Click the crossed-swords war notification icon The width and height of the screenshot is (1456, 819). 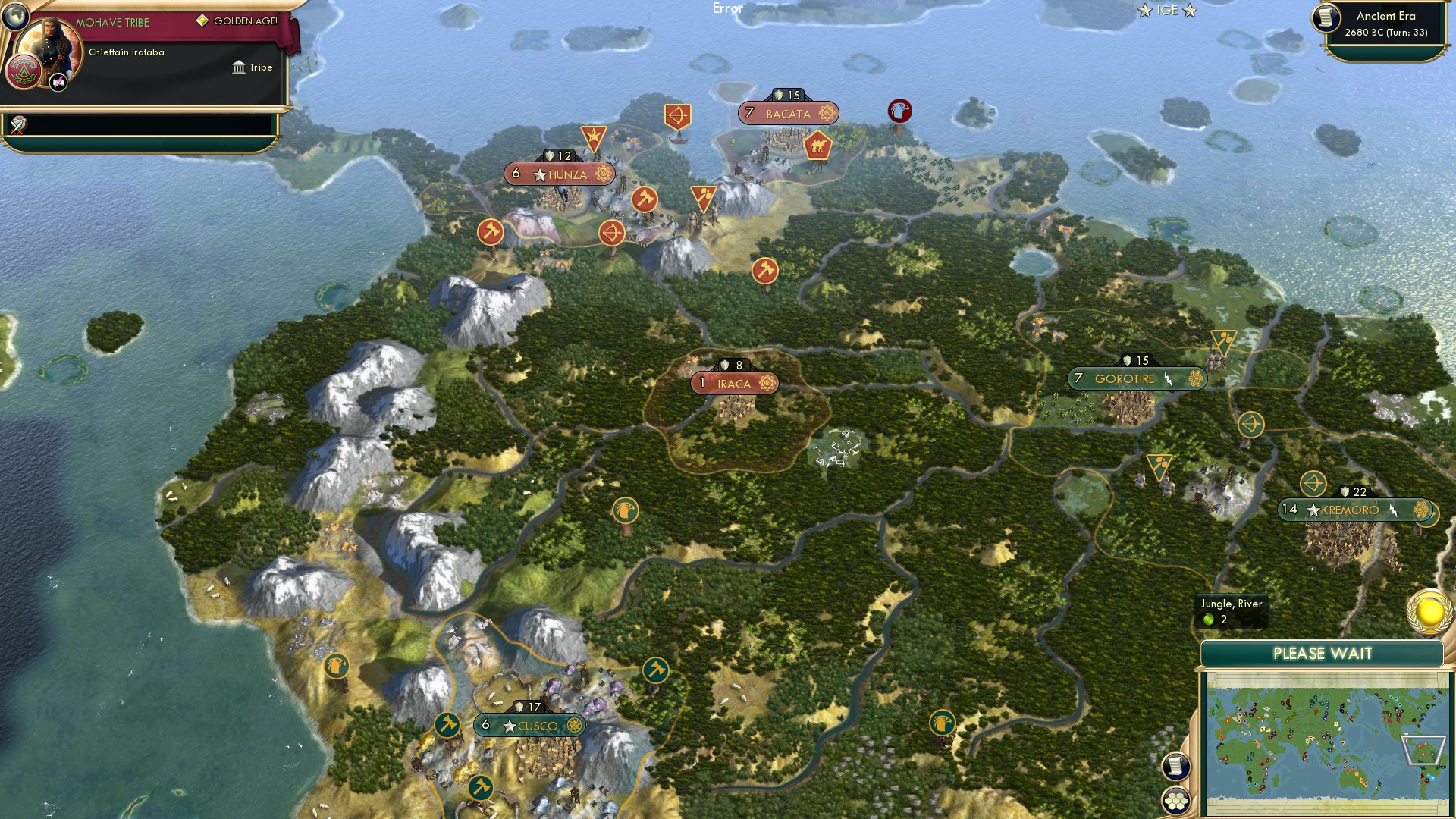[17, 125]
